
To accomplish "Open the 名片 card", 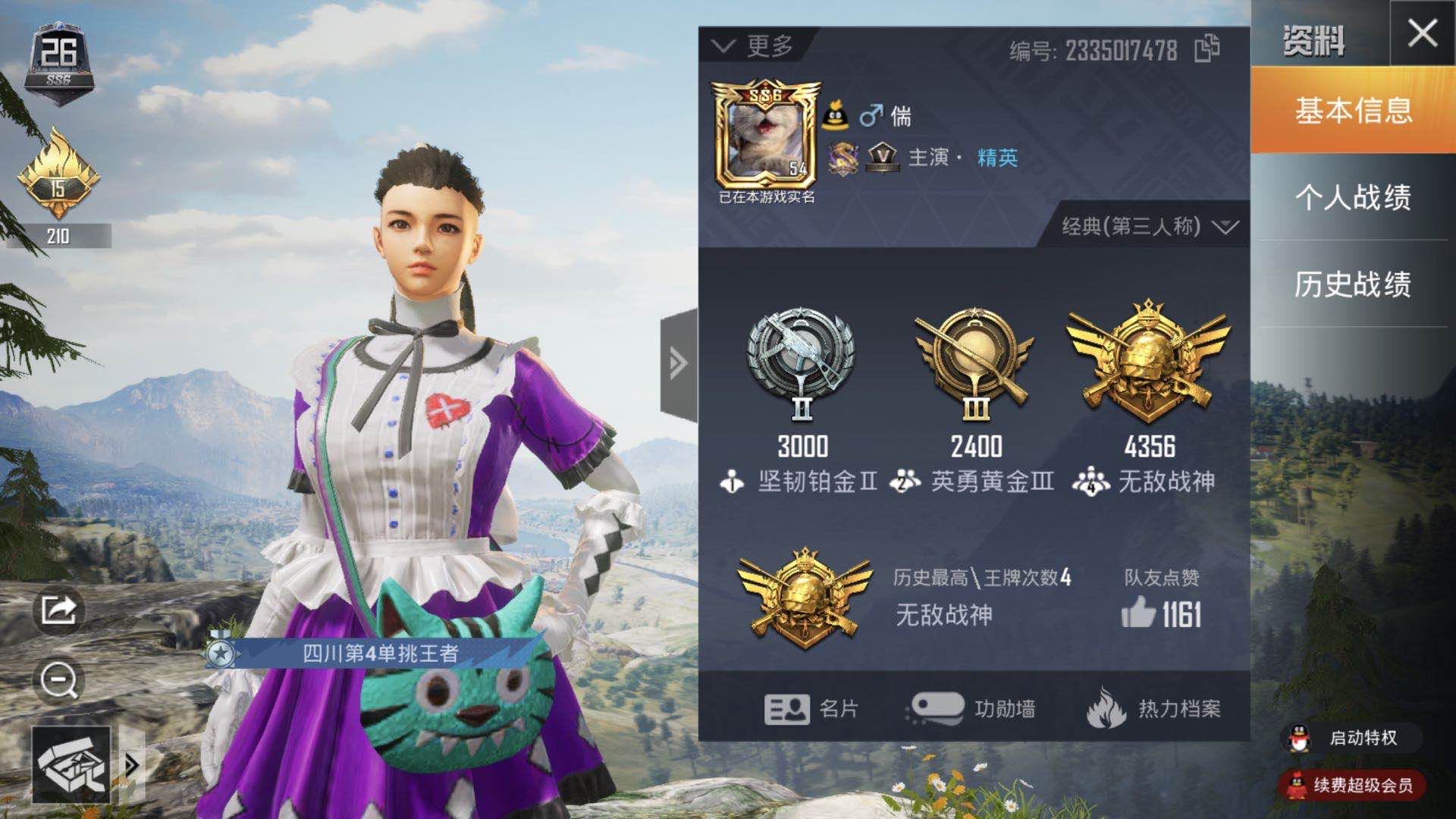I will pyautogui.click(x=811, y=709).
